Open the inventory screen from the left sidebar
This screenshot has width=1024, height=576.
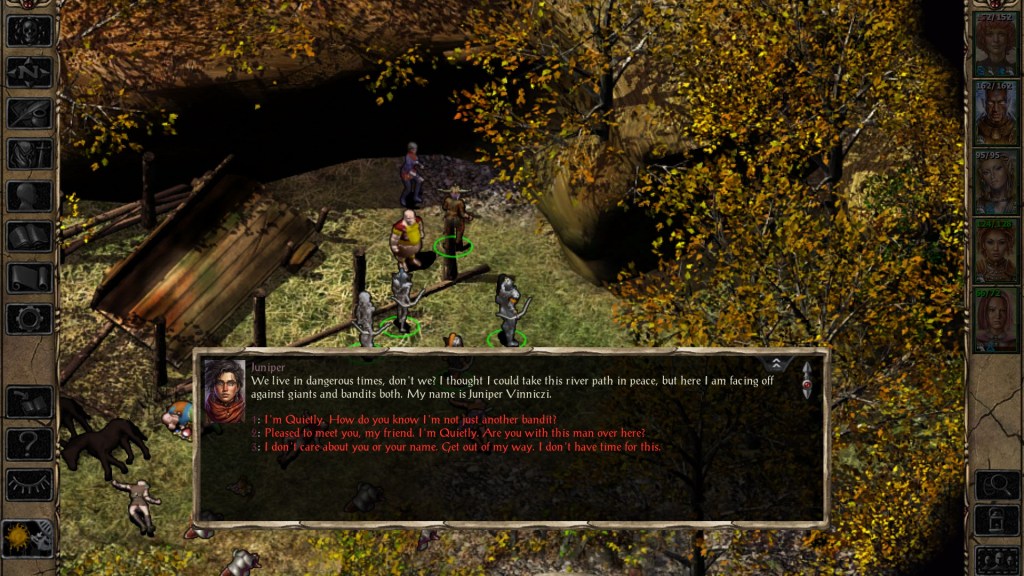tap(29, 154)
